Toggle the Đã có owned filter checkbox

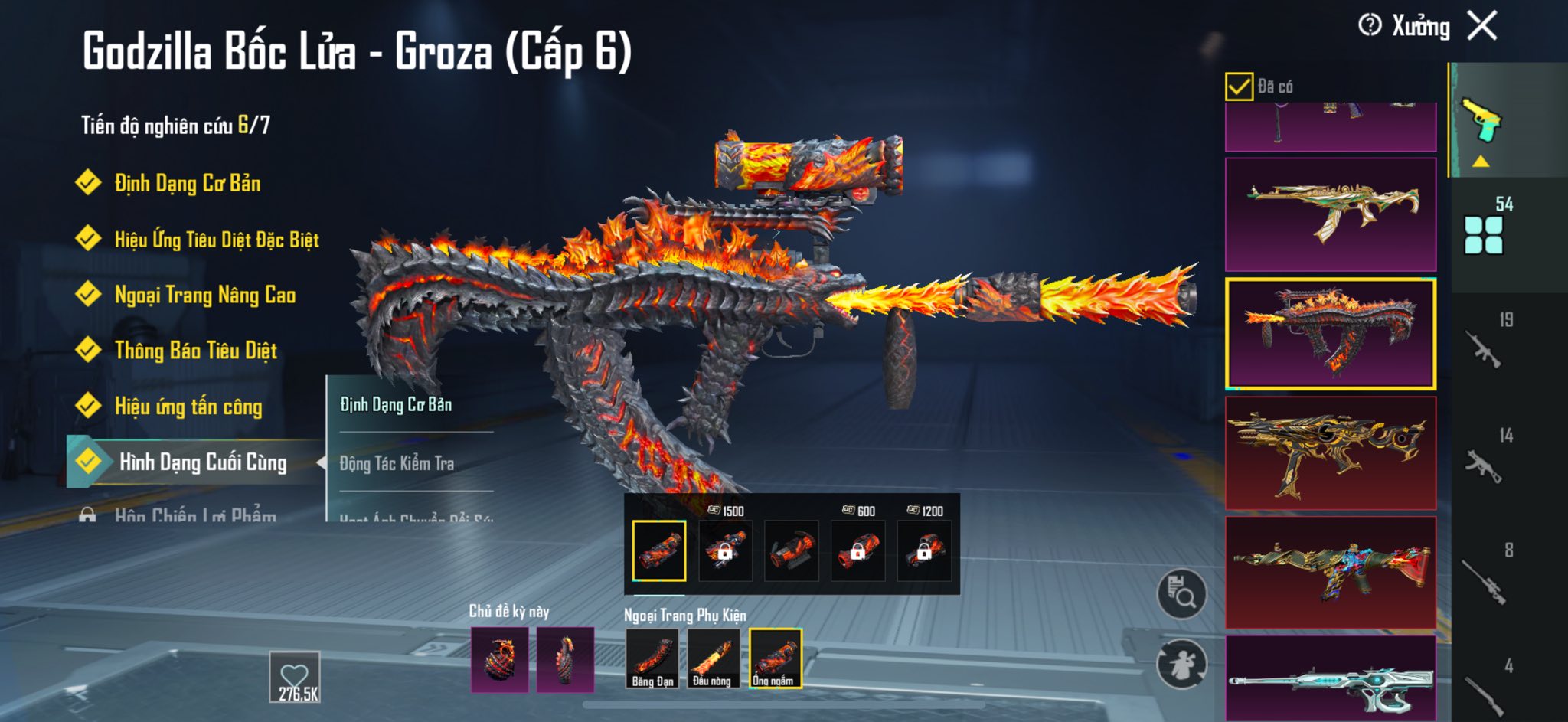[1239, 87]
